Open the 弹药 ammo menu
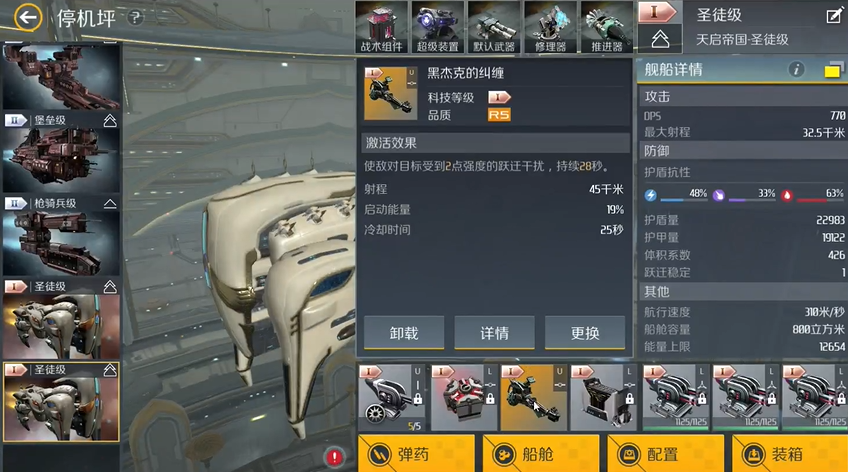 click(x=415, y=454)
